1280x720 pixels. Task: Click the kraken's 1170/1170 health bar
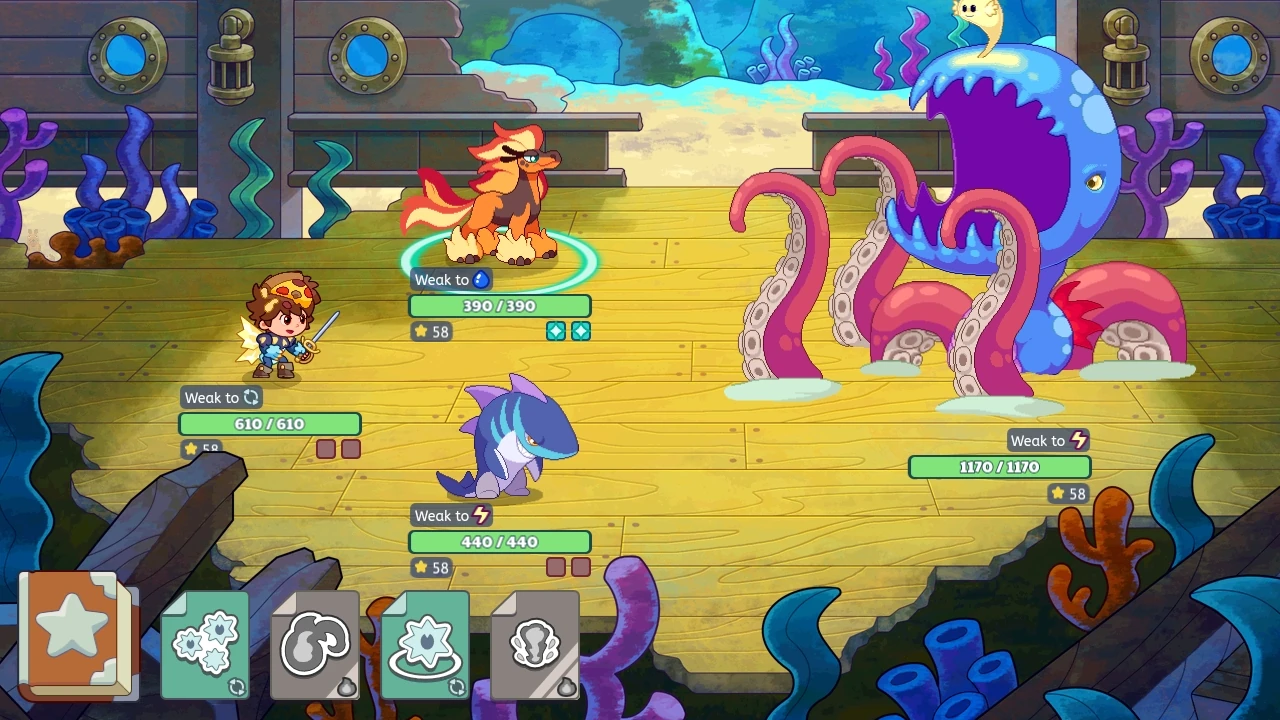pyautogui.click(x=999, y=466)
